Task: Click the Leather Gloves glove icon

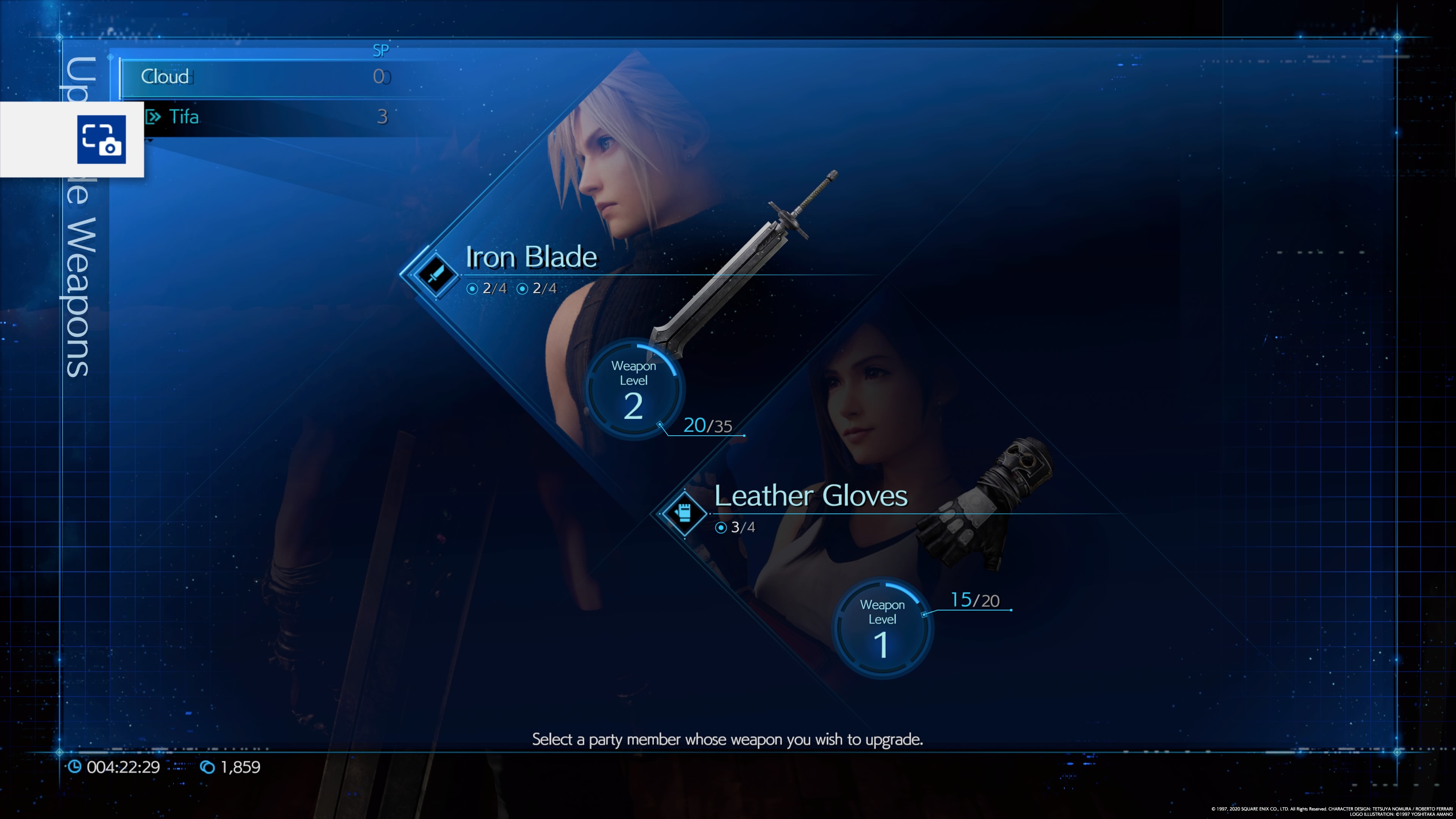Action: click(x=684, y=513)
